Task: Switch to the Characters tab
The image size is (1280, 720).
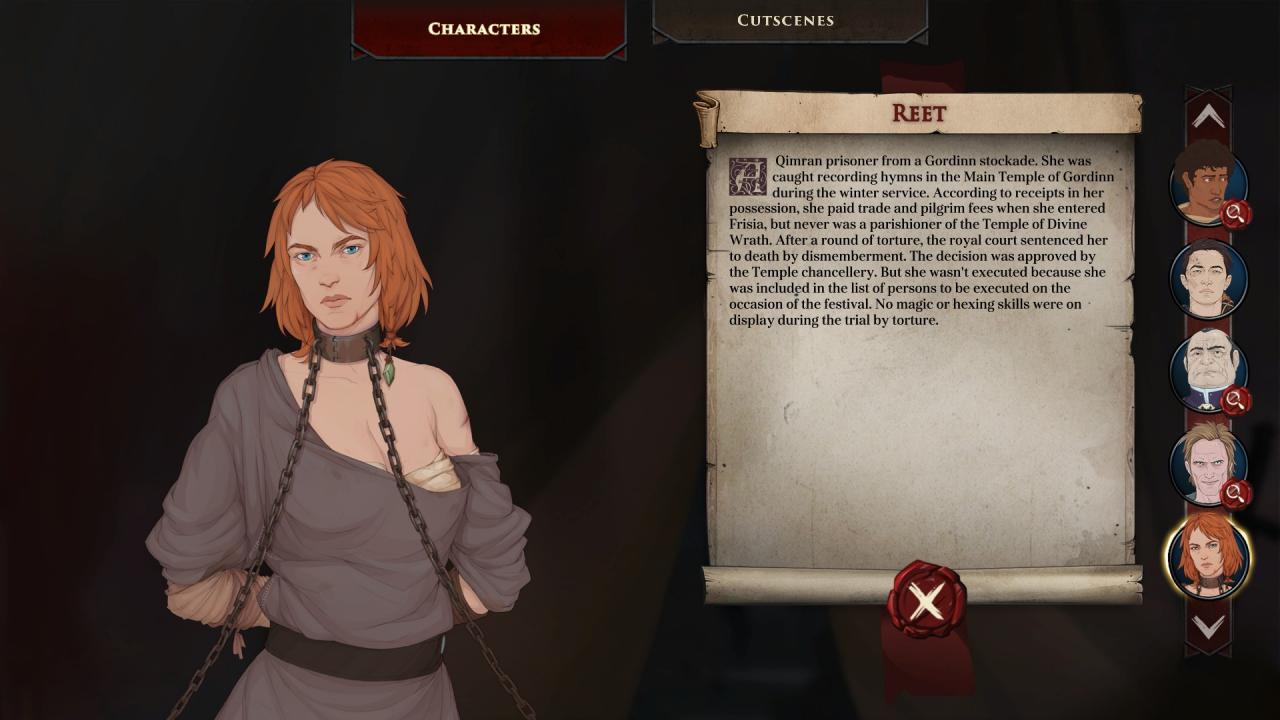Action: (x=484, y=29)
